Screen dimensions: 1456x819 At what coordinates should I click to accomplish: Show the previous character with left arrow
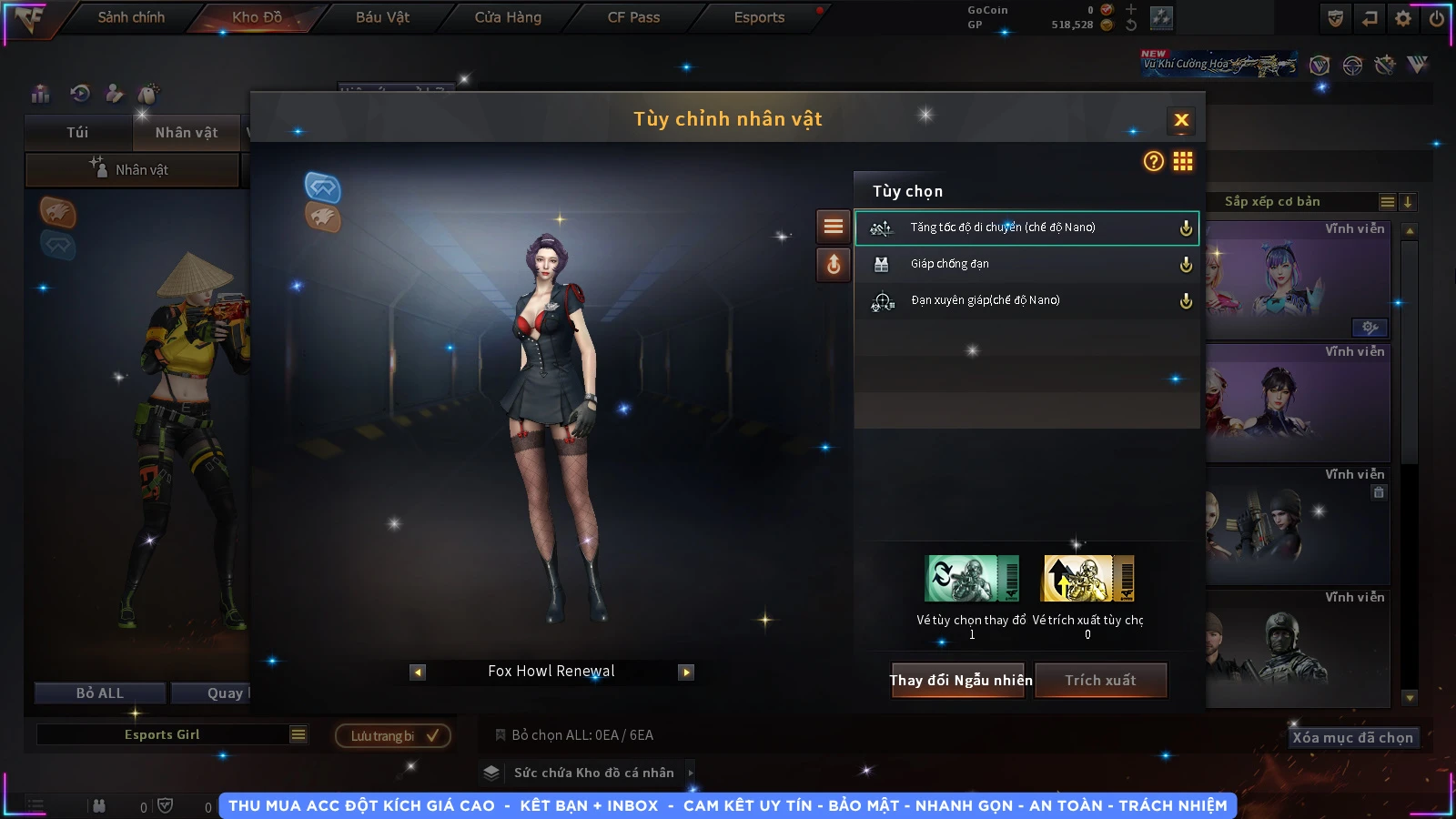418,672
